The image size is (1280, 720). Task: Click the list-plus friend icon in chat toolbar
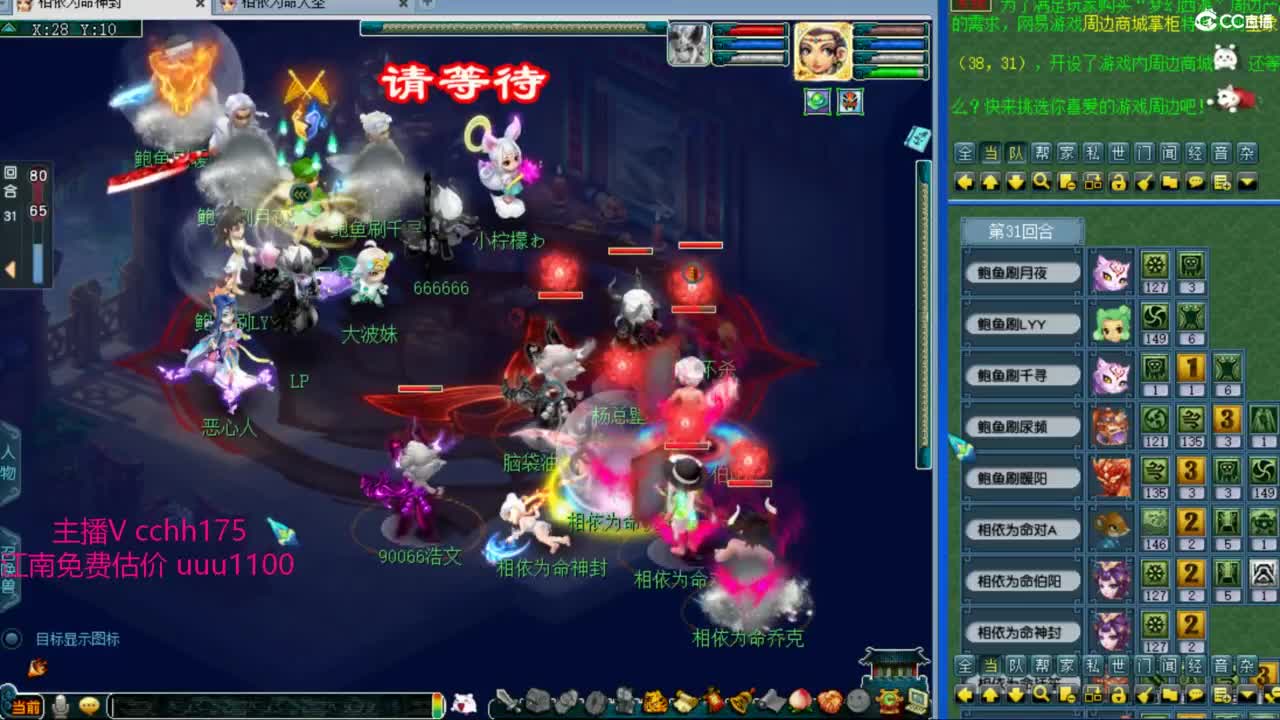[1222, 182]
